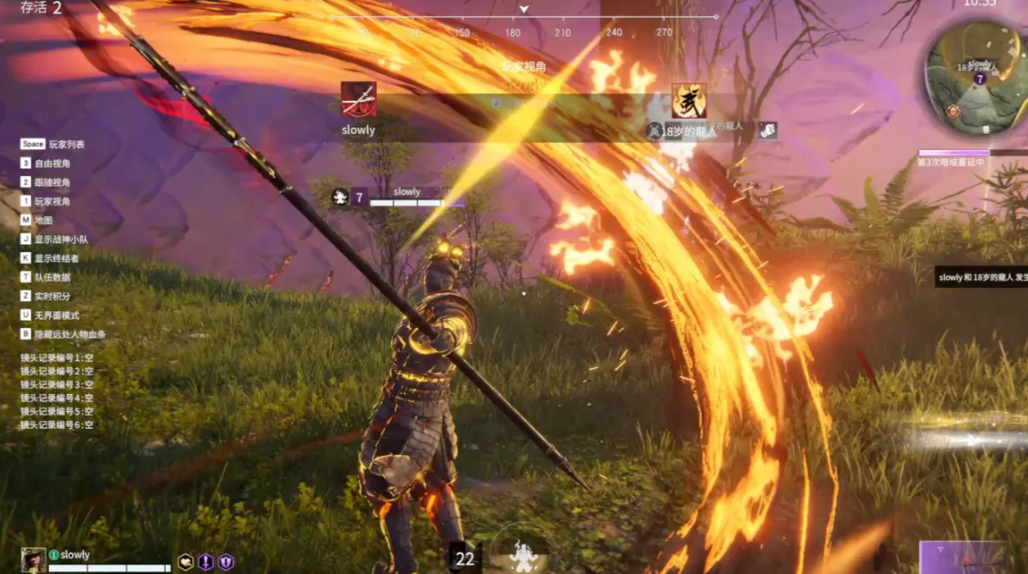Image resolution: width=1028 pixels, height=574 pixels.
Task: Click the gold hexagon buff icon beside health bar
Action: click(186, 562)
